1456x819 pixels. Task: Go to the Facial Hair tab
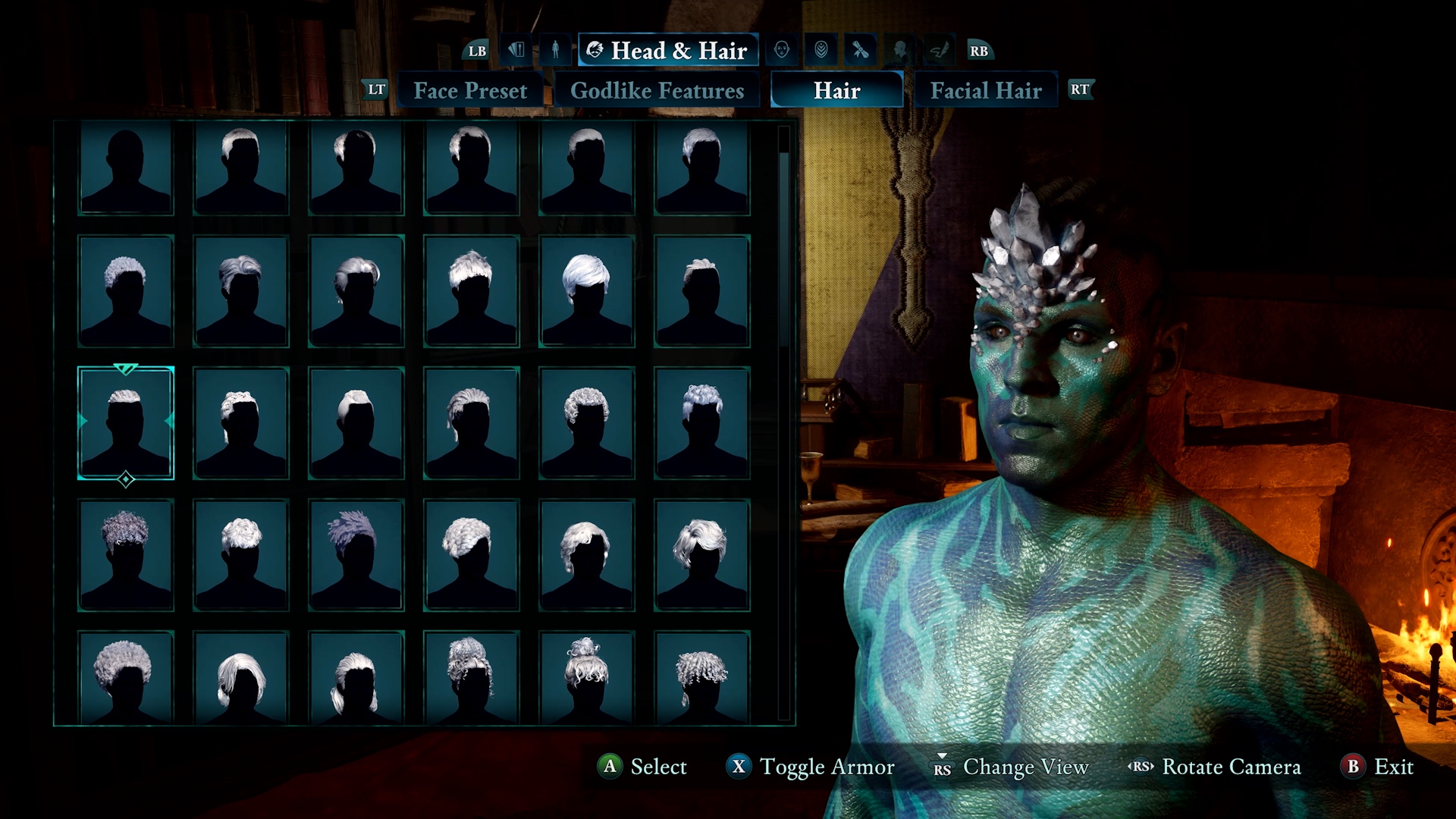click(986, 90)
